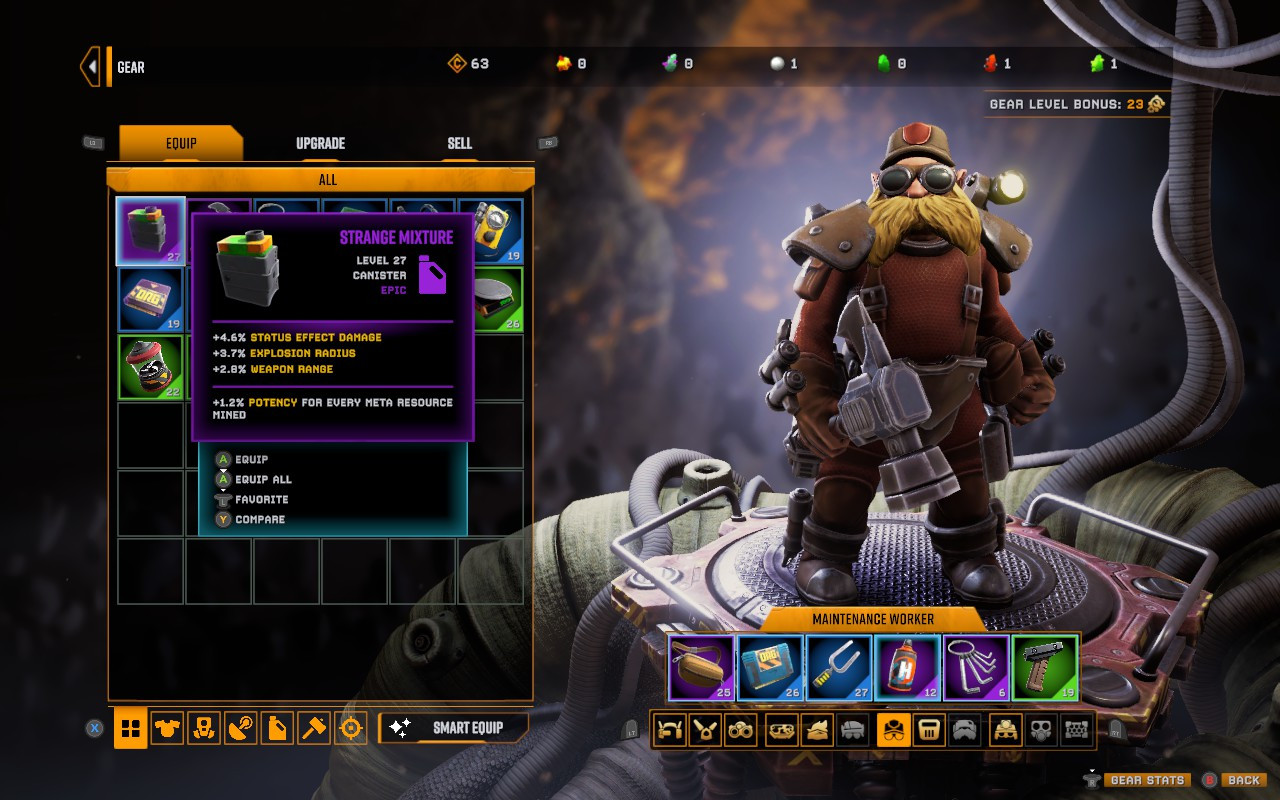Open the Compare option for Strange Mixture
Viewport: 1280px width, 800px height.
260,519
